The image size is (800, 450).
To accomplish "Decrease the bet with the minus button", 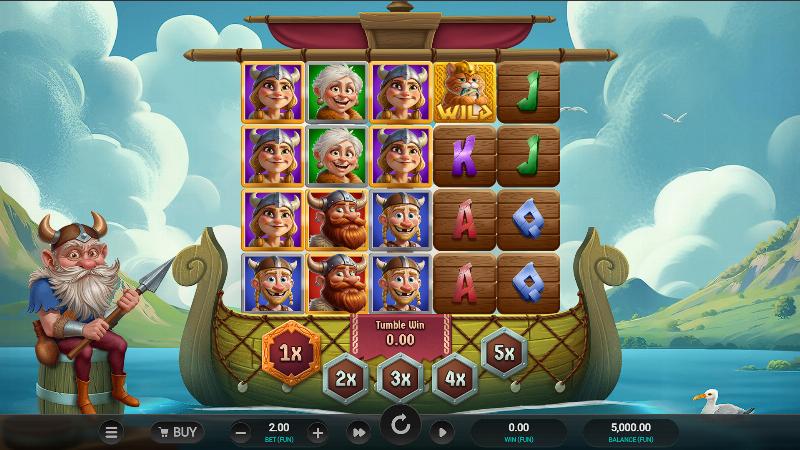I will point(241,432).
